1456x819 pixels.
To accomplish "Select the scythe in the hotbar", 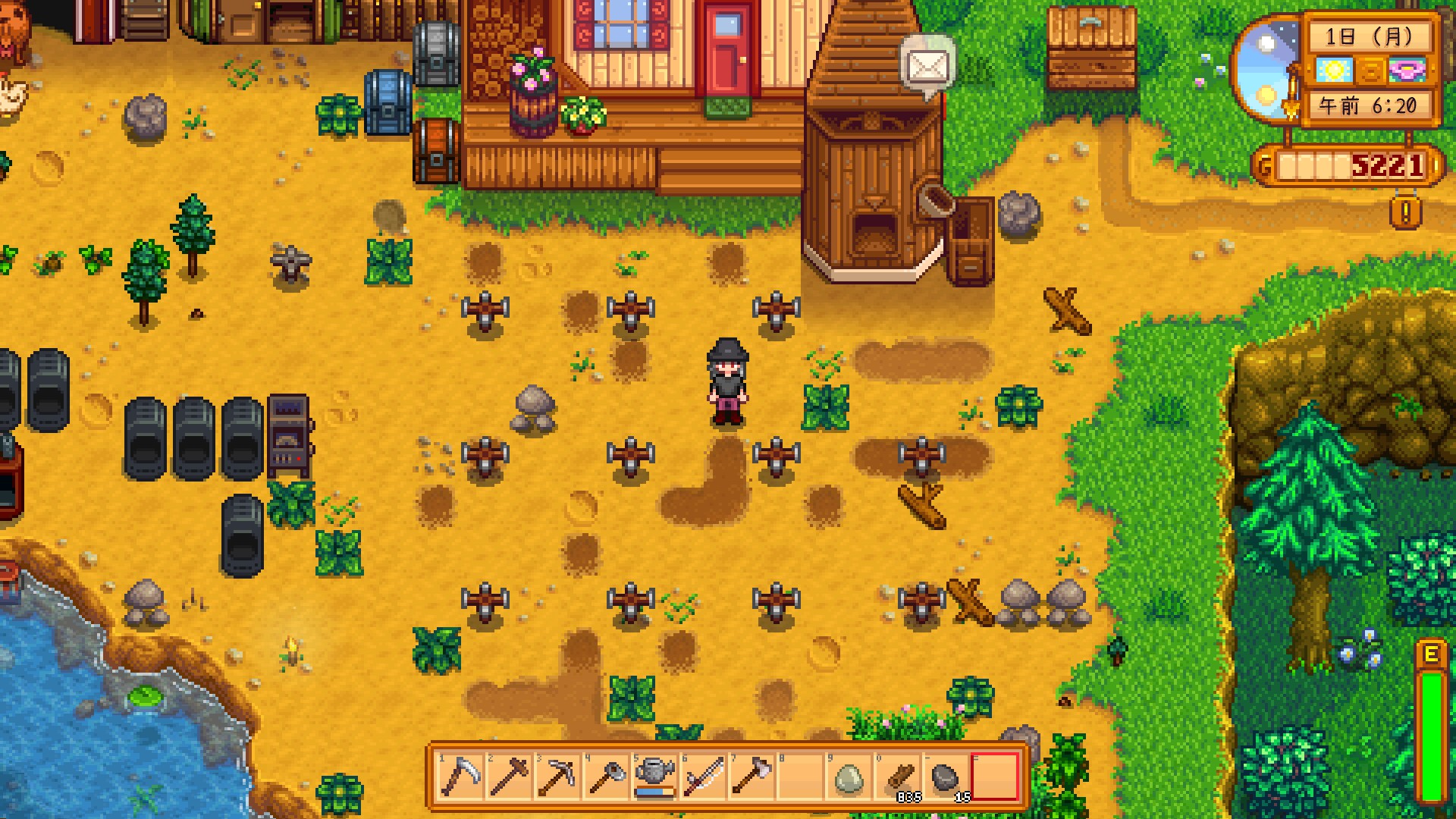I will [x=460, y=777].
